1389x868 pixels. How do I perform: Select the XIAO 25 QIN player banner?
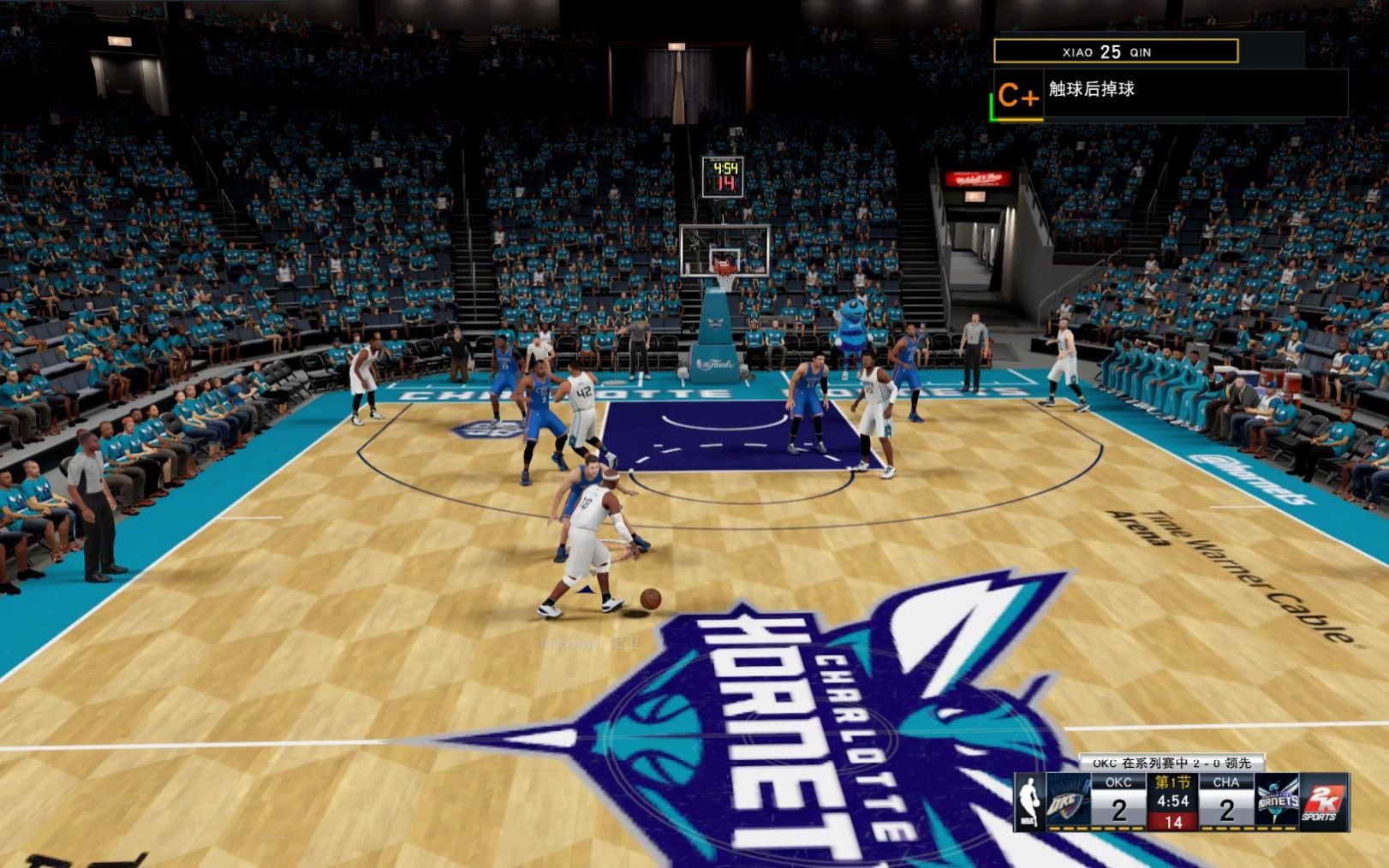point(1115,51)
